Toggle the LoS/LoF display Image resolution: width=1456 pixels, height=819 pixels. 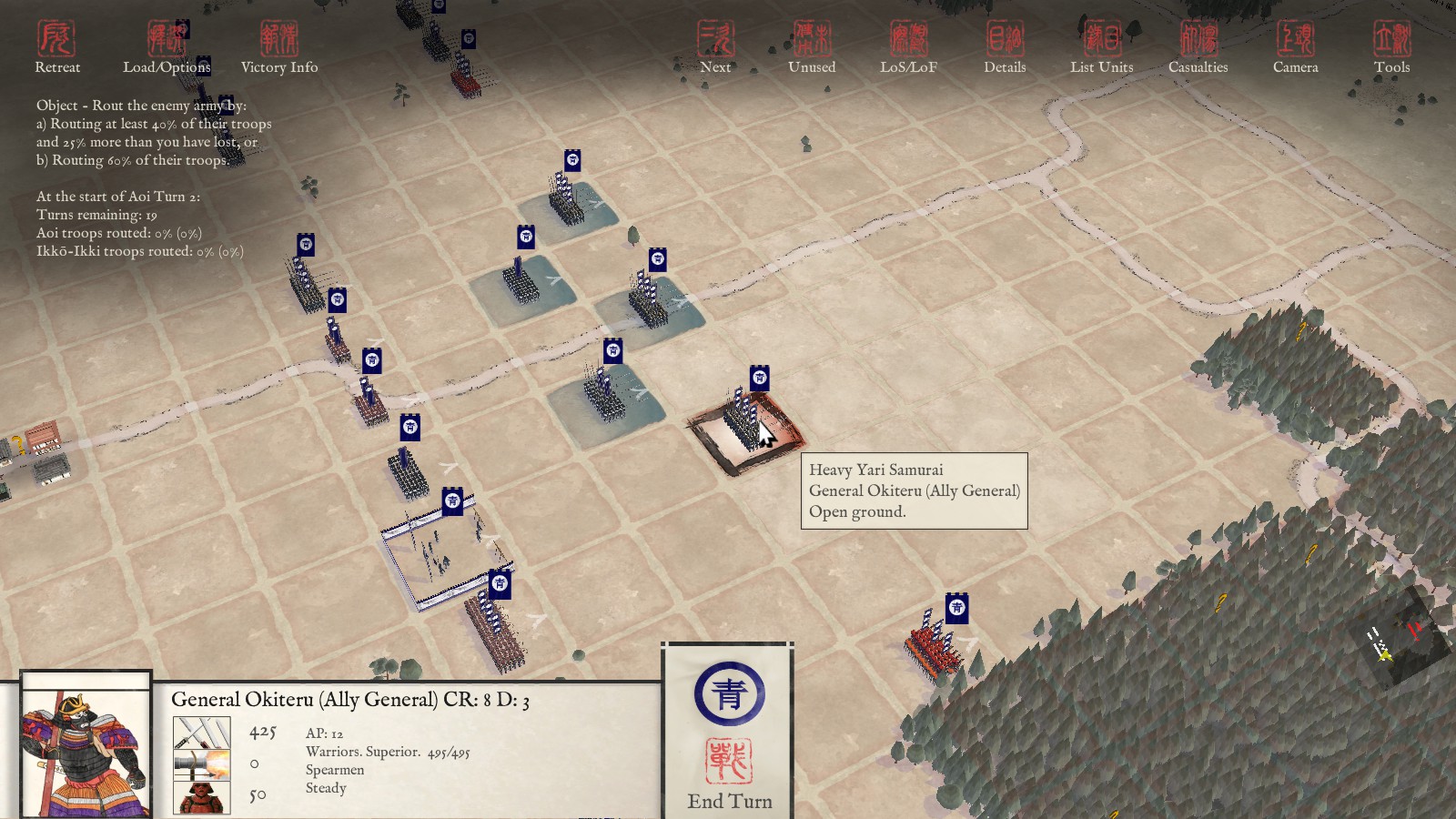908,47
